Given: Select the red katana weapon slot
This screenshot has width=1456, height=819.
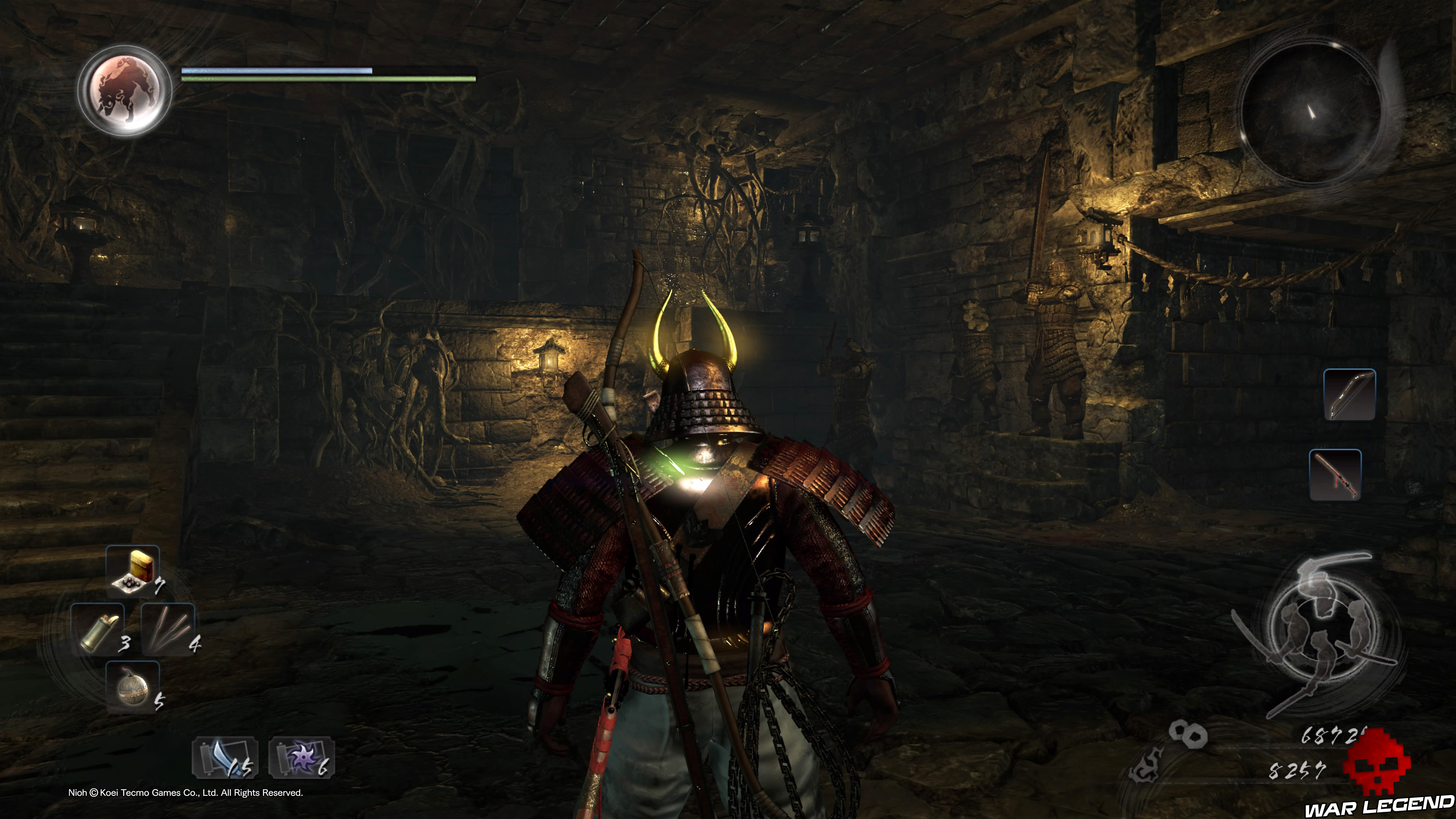Looking at the screenshot, I should pyautogui.click(x=1335, y=475).
